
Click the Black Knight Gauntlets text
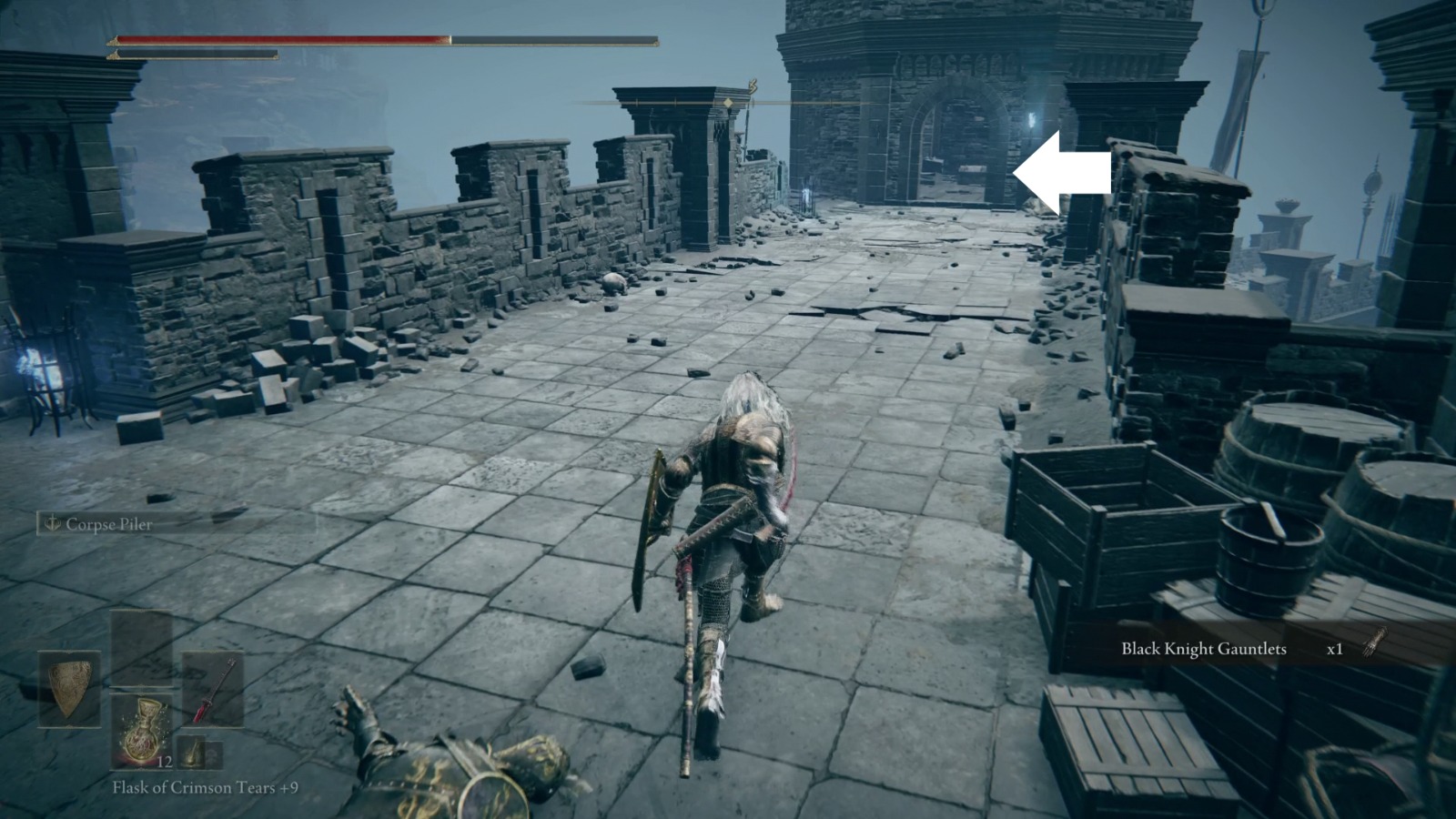(1203, 650)
